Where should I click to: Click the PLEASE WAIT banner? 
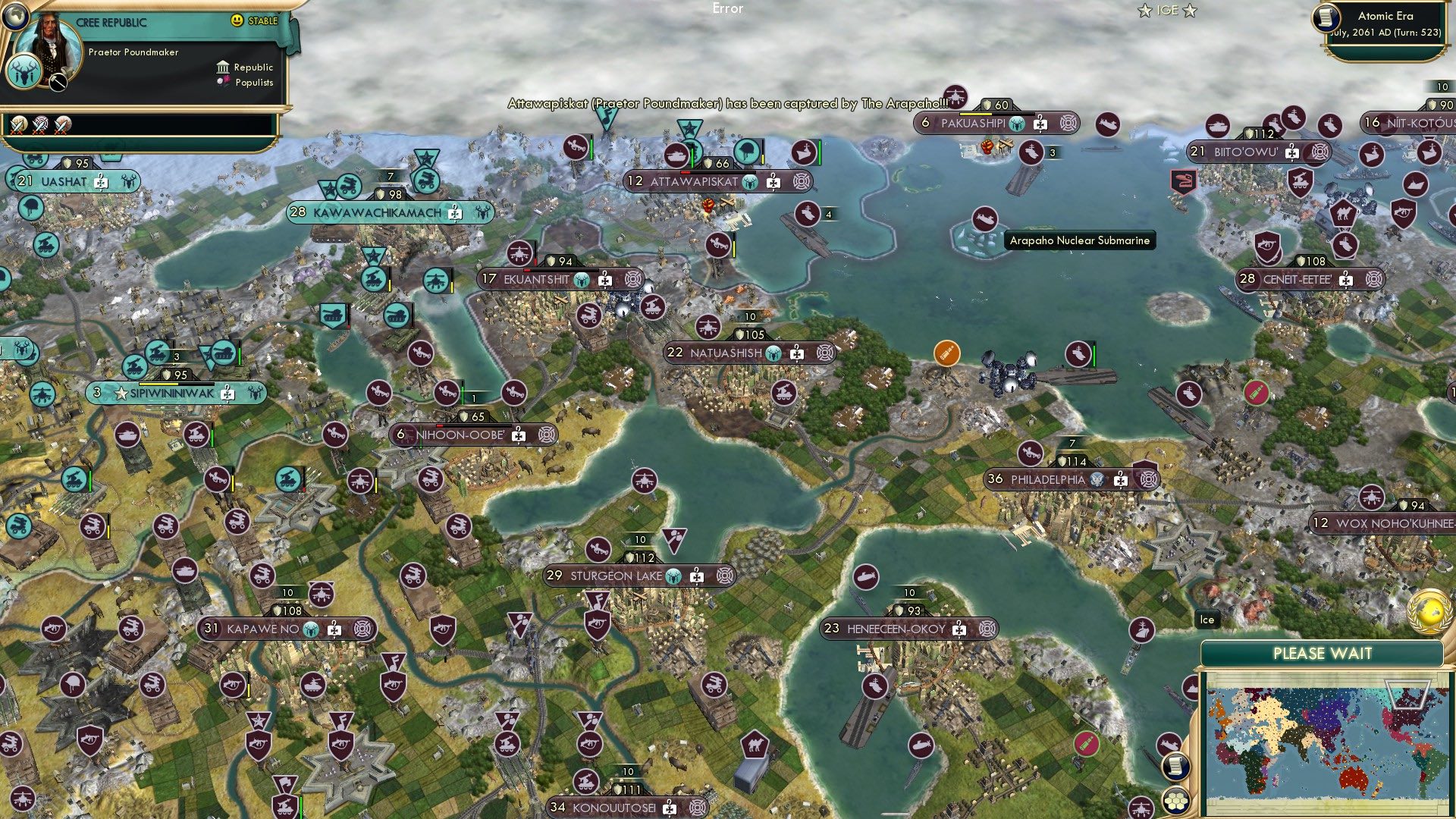coord(1323,653)
